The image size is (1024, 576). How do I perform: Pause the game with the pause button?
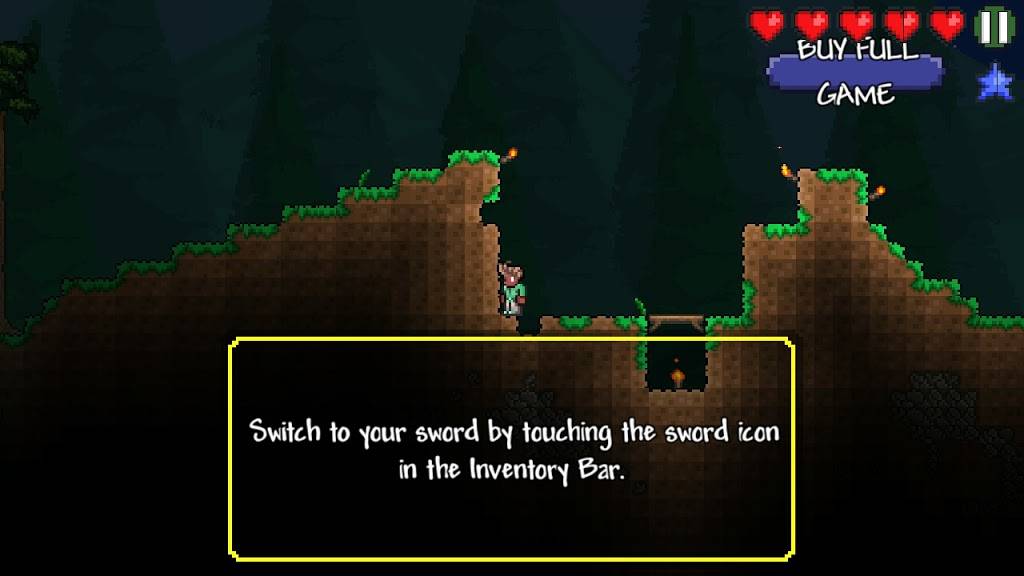(994, 26)
